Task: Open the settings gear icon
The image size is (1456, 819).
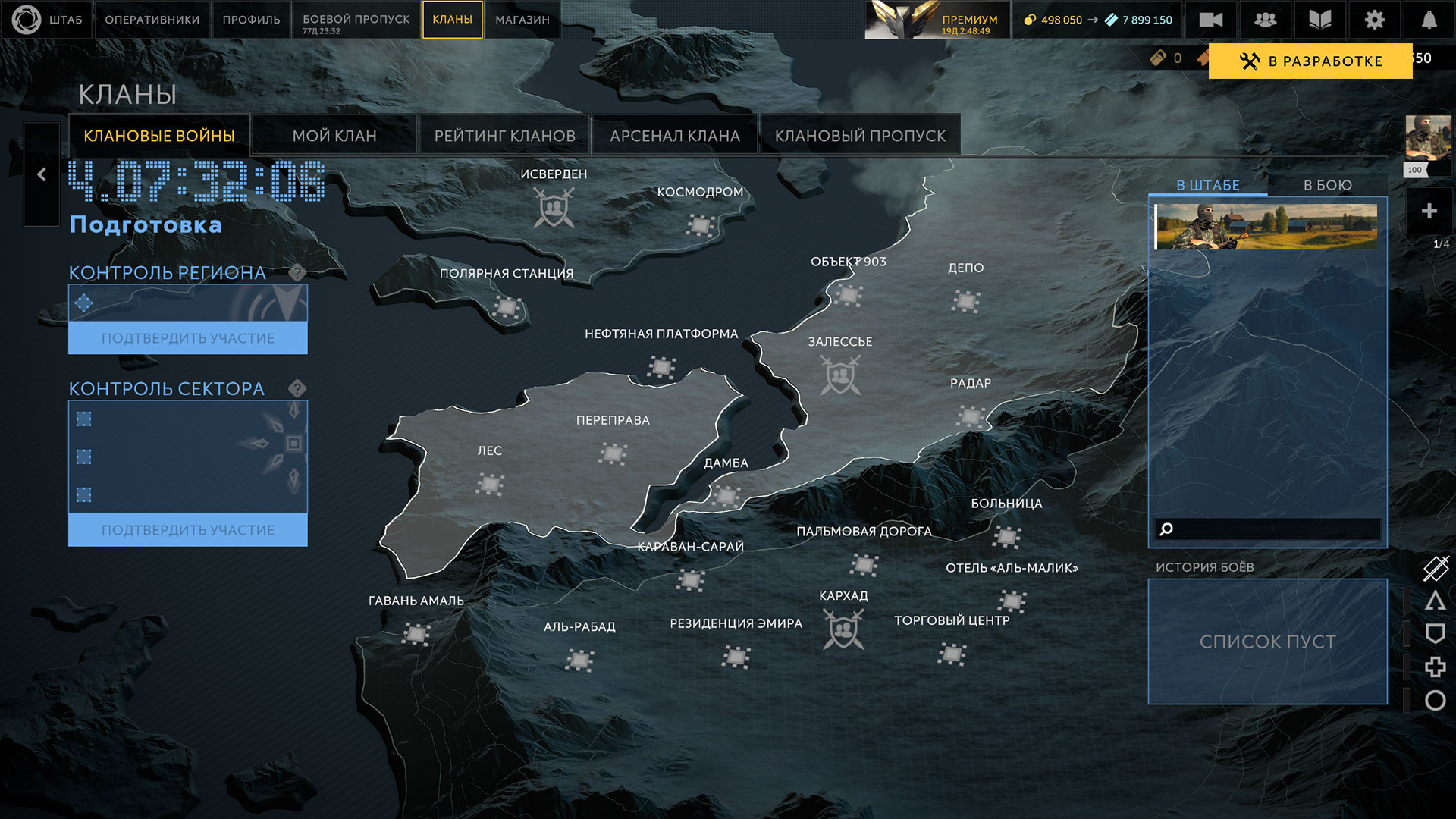Action: [1374, 20]
